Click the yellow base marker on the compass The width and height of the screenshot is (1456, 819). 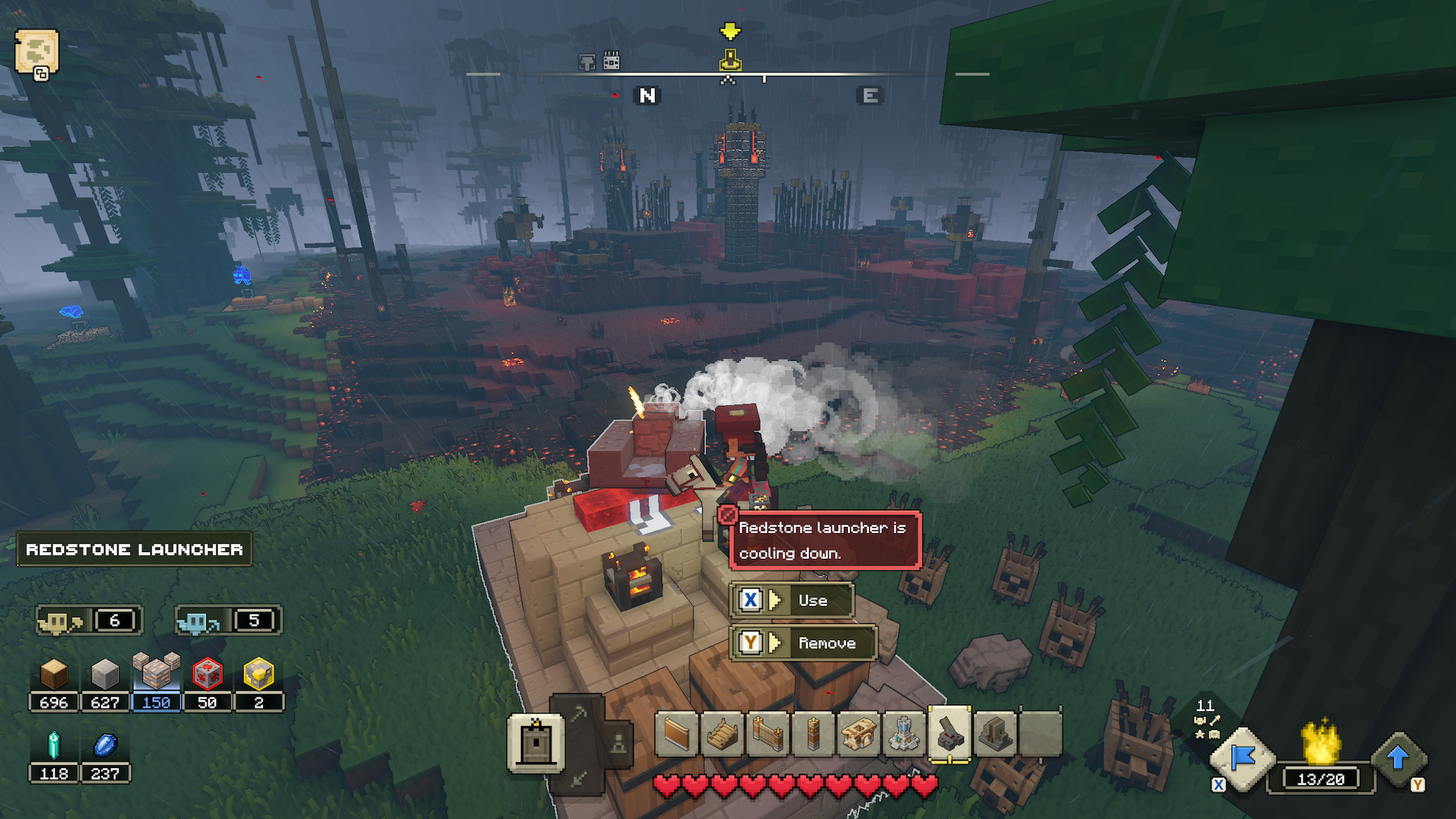(x=730, y=59)
